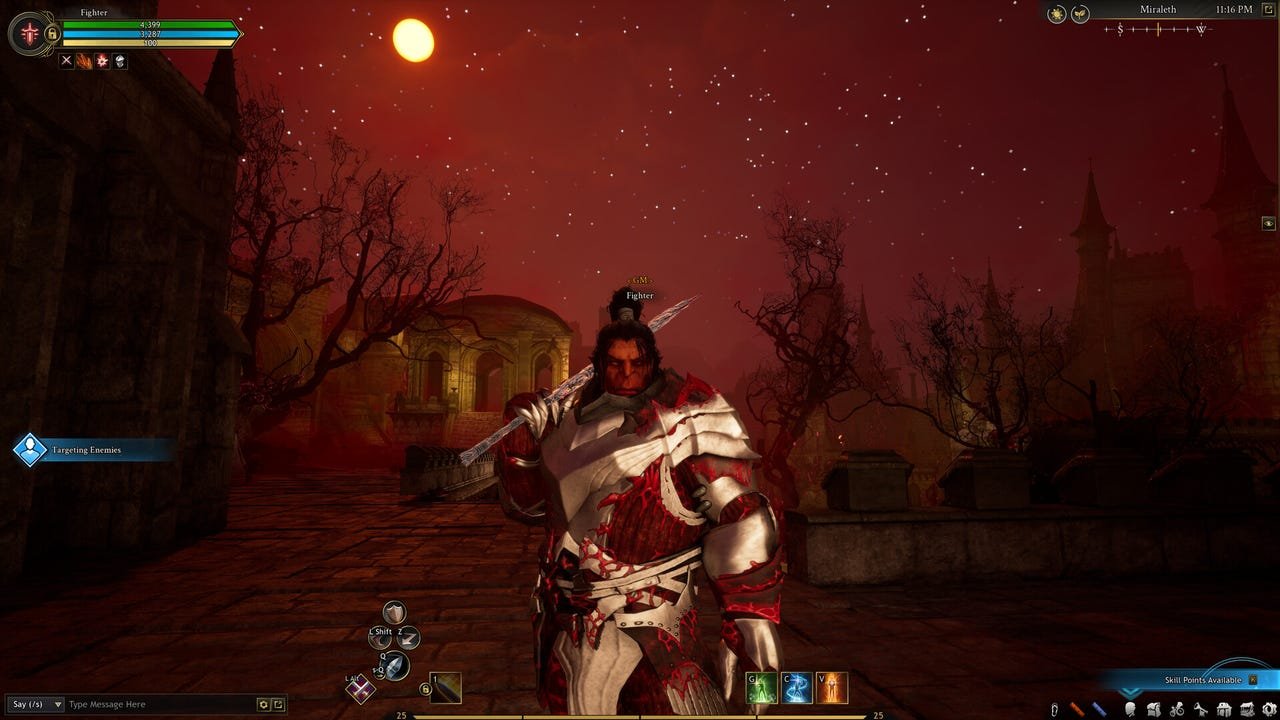Click the housing icon in the bottom bar
Screen dimensions: 1280x720
coord(1224,708)
